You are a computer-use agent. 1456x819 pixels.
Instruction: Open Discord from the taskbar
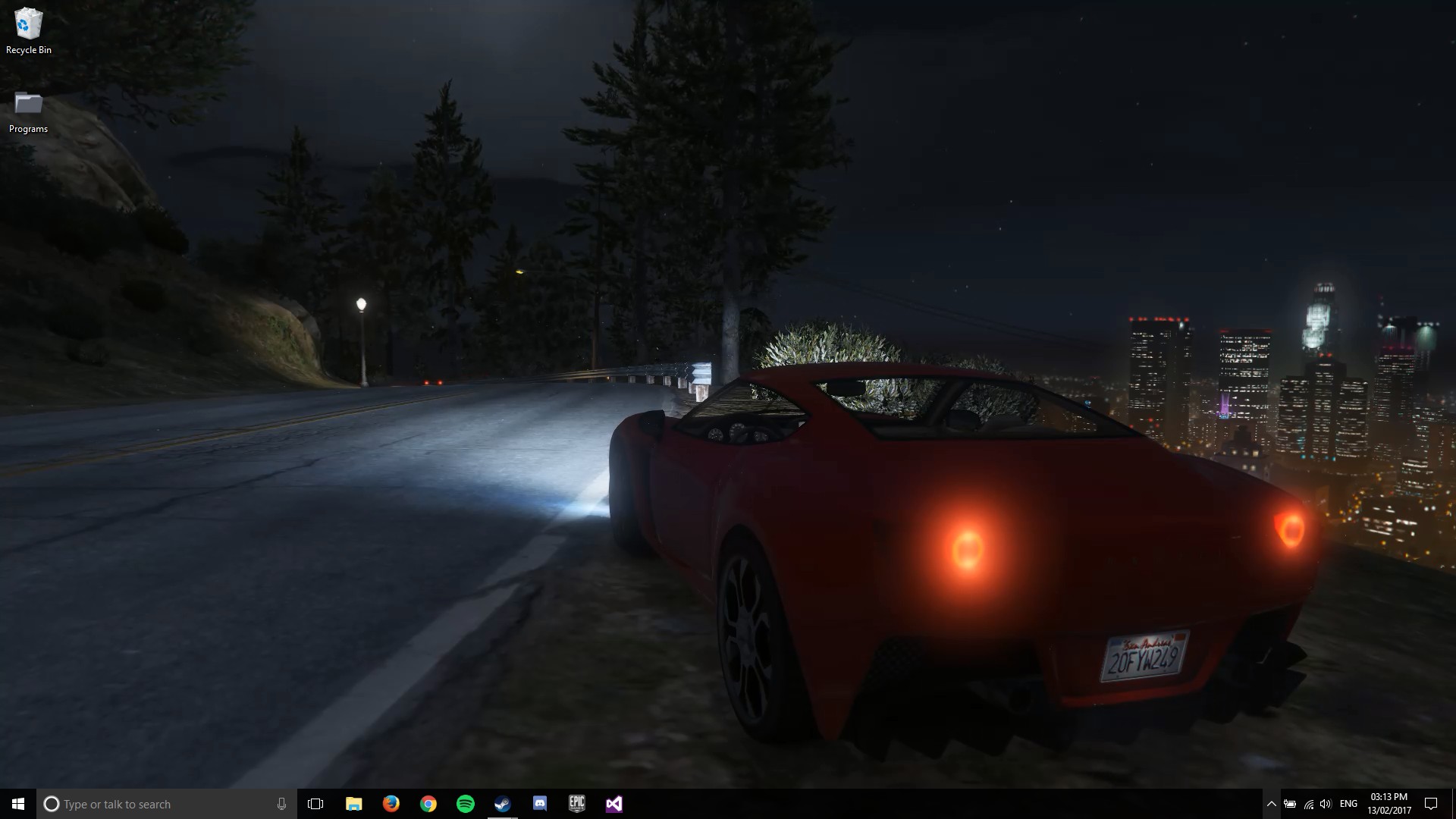(x=540, y=803)
